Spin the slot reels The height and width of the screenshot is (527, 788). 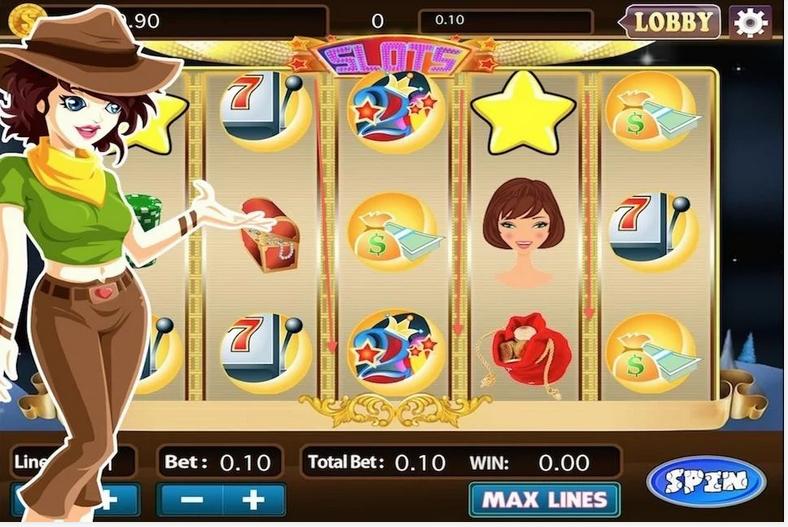[x=706, y=481]
